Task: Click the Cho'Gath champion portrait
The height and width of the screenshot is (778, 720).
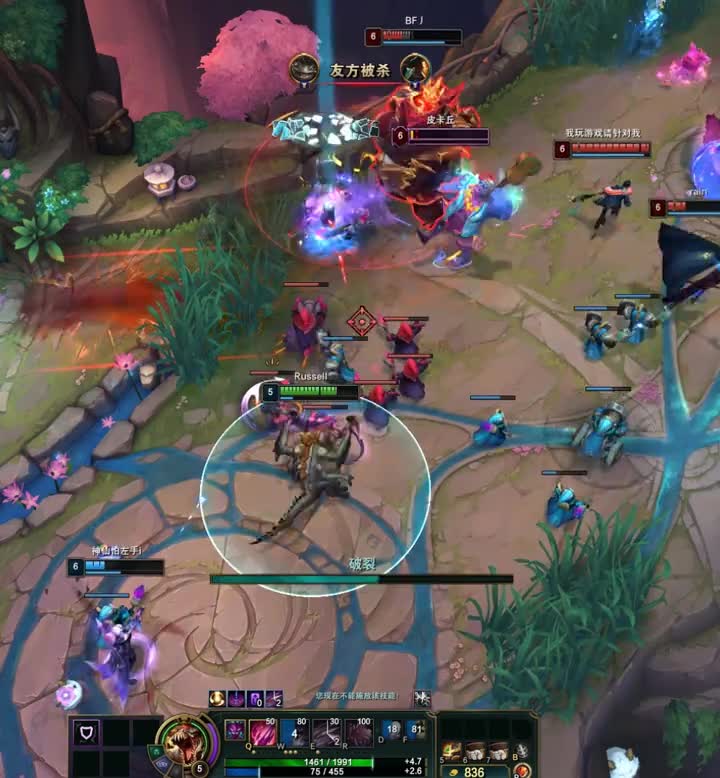Action: pos(183,742)
